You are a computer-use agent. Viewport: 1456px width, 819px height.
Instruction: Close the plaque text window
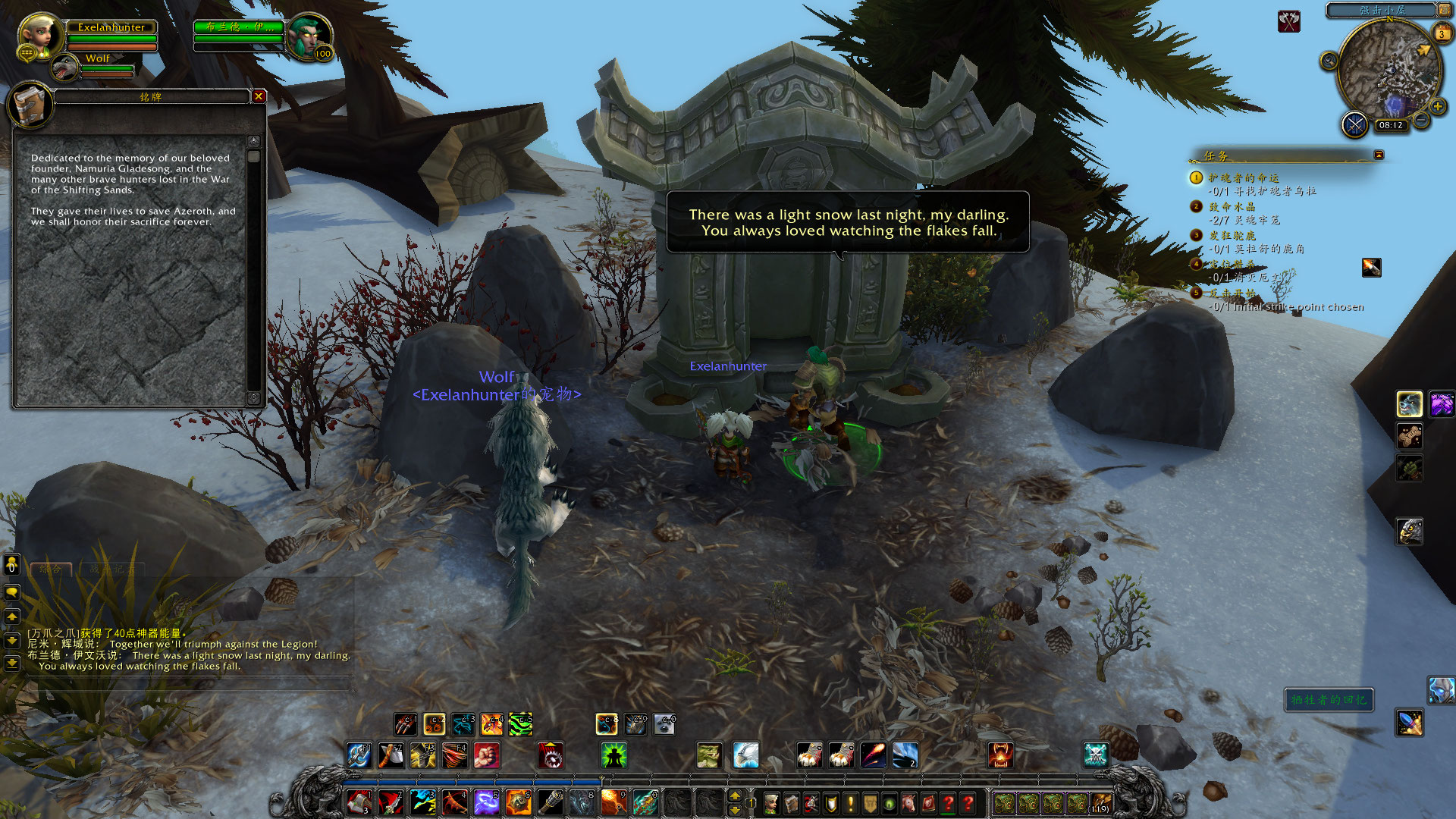coord(259,96)
